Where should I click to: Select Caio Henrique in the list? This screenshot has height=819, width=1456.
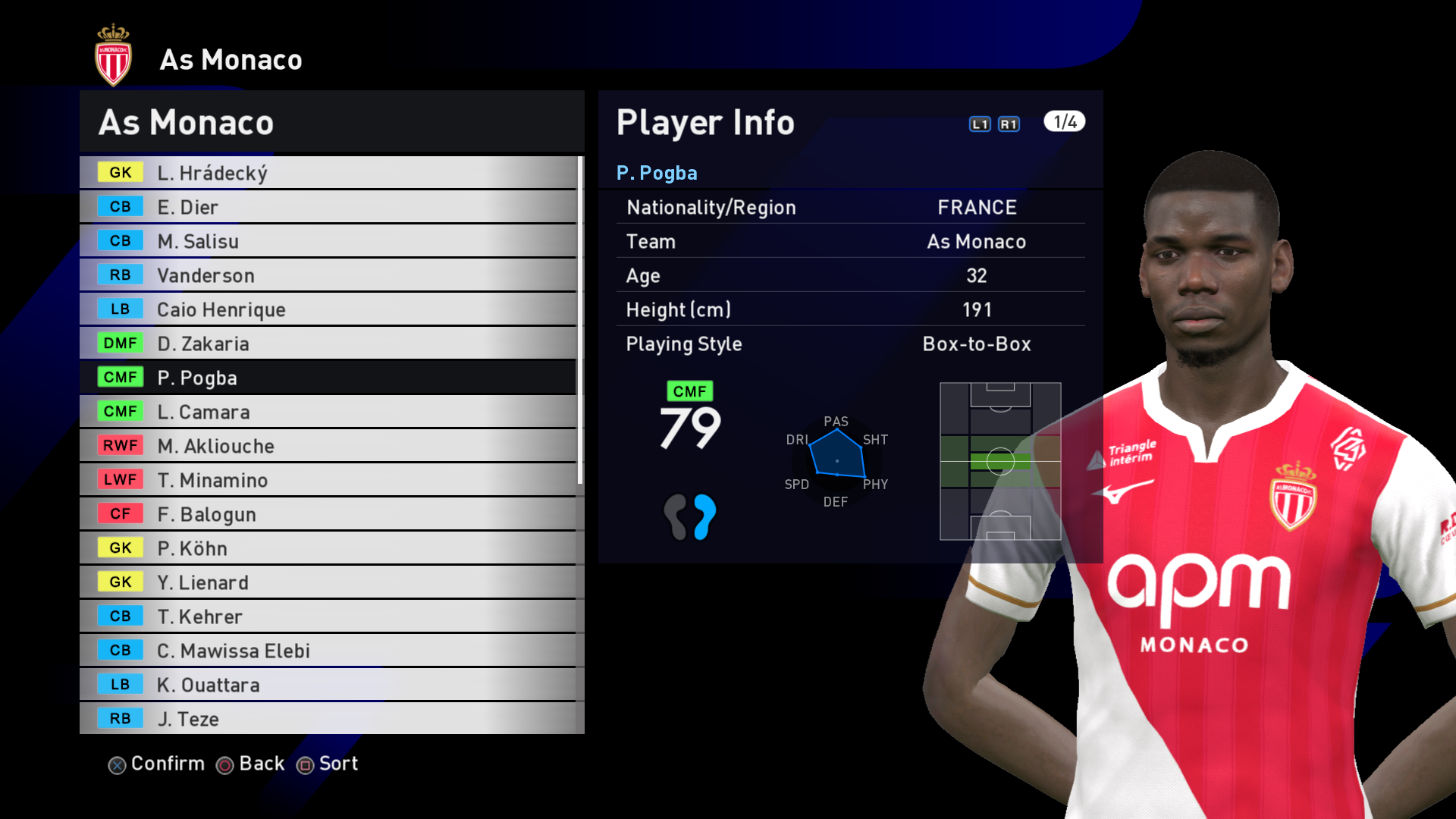point(328,309)
